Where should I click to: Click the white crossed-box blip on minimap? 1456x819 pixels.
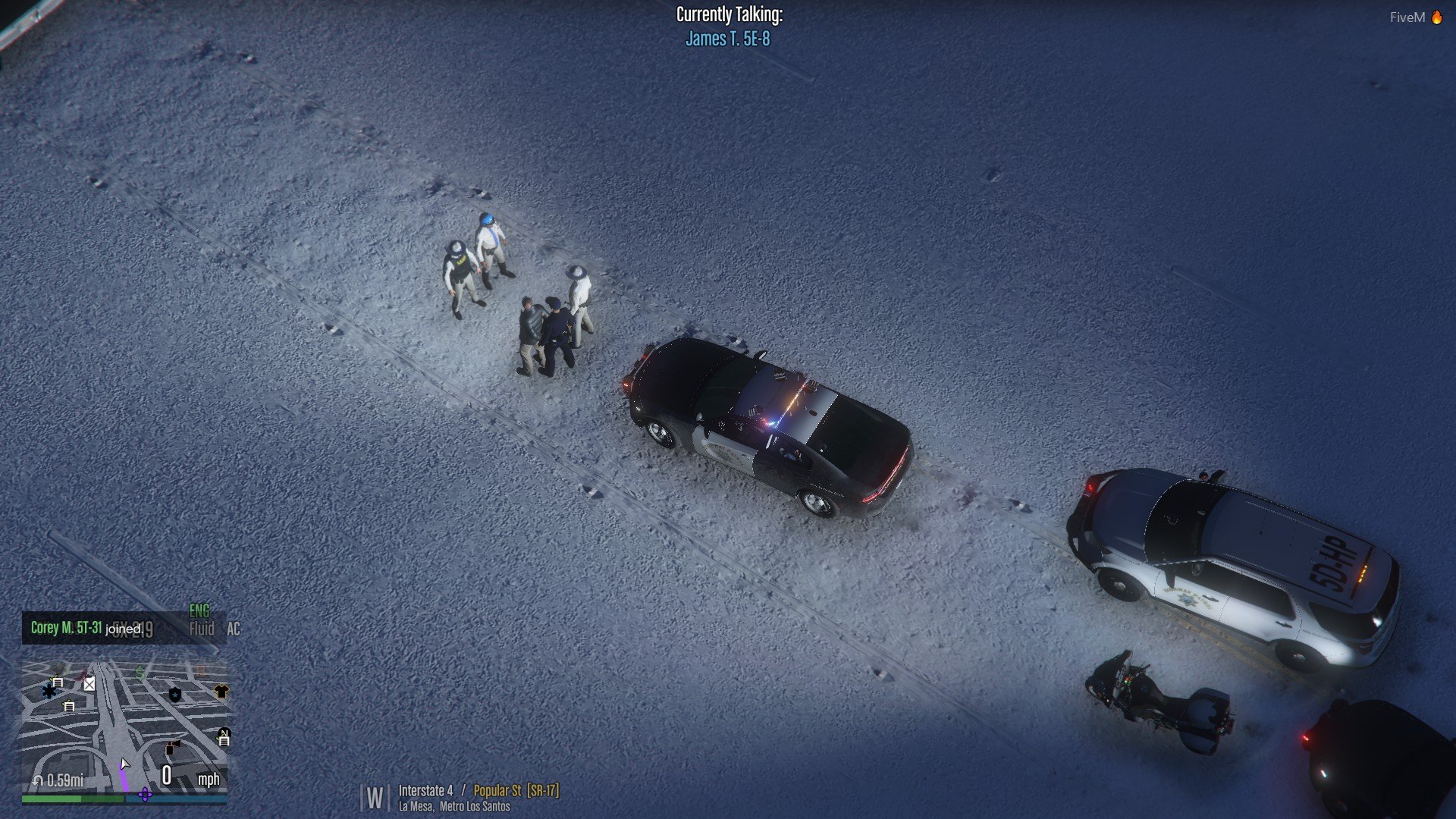point(89,684)
